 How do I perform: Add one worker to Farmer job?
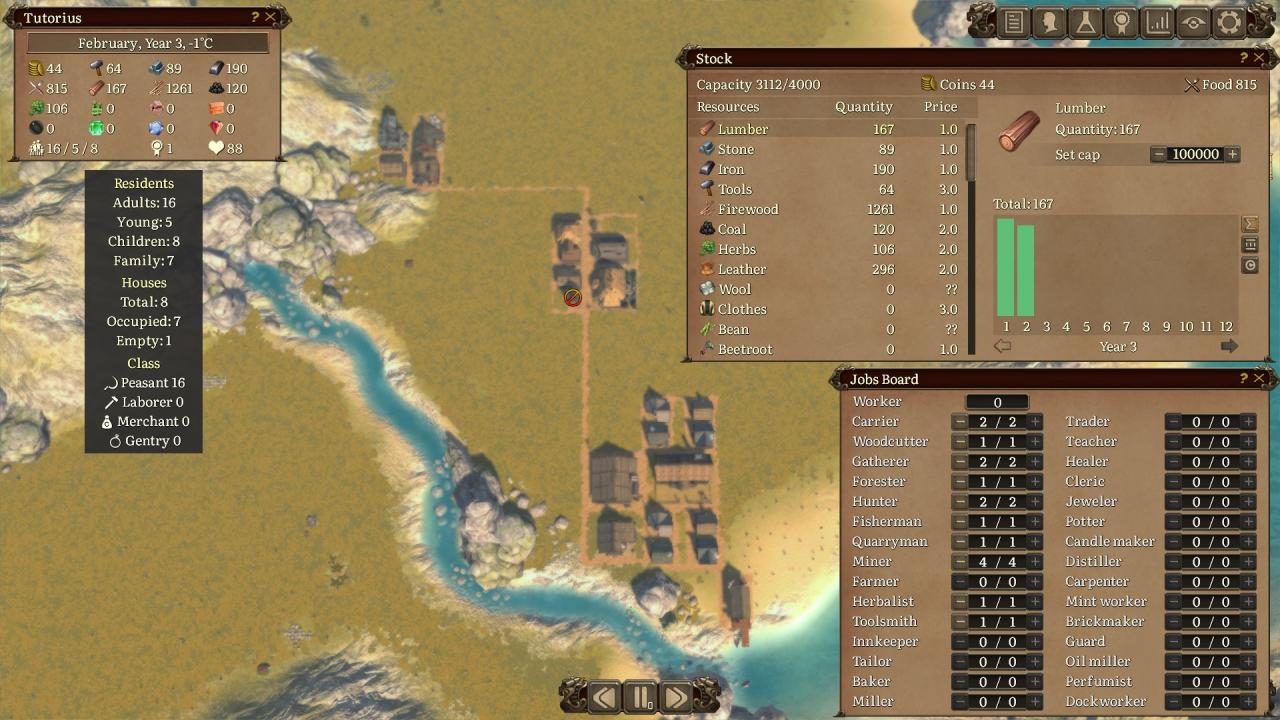[x=1035, y=582]
